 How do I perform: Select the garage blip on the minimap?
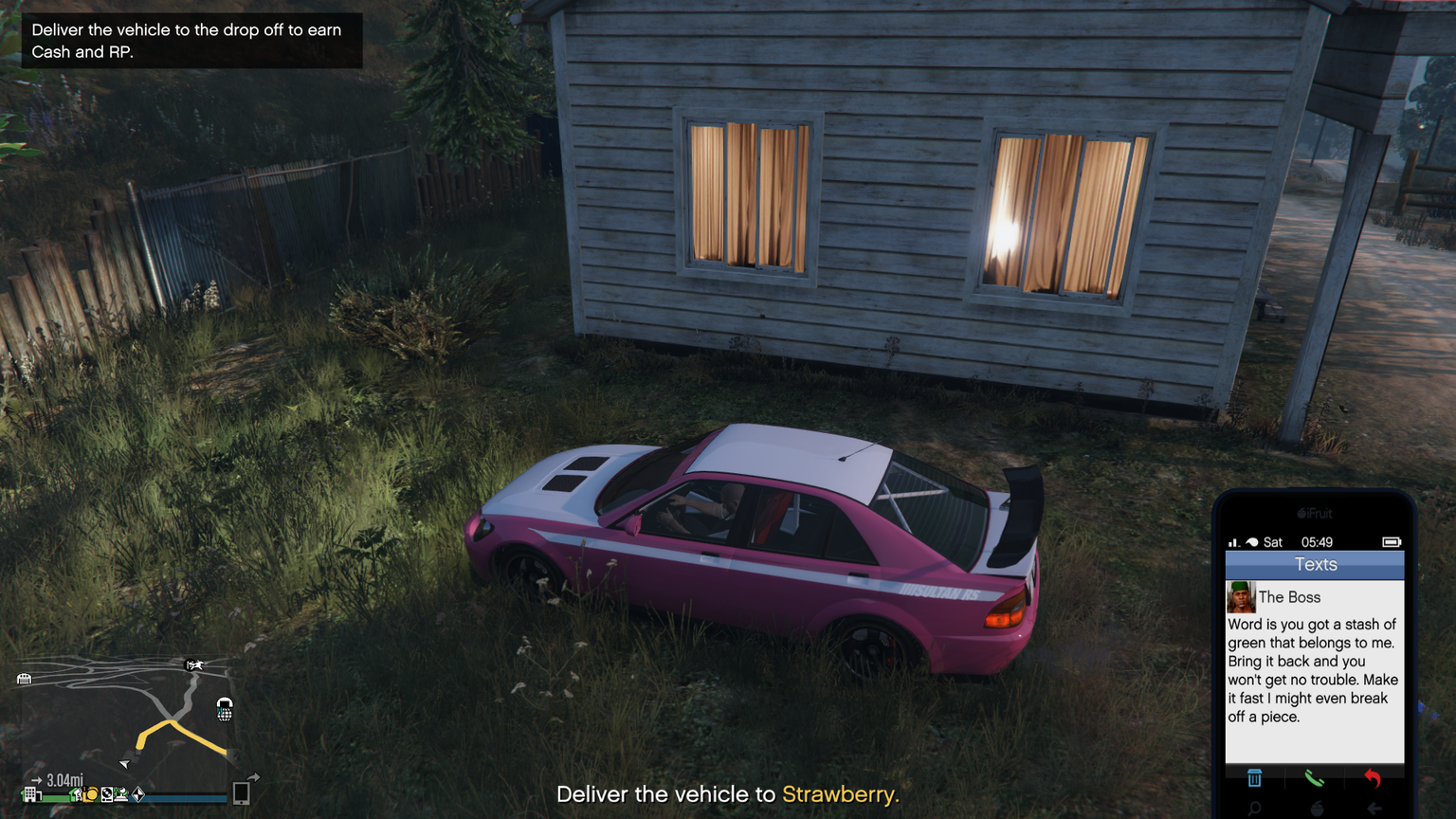tap(25, 679)
